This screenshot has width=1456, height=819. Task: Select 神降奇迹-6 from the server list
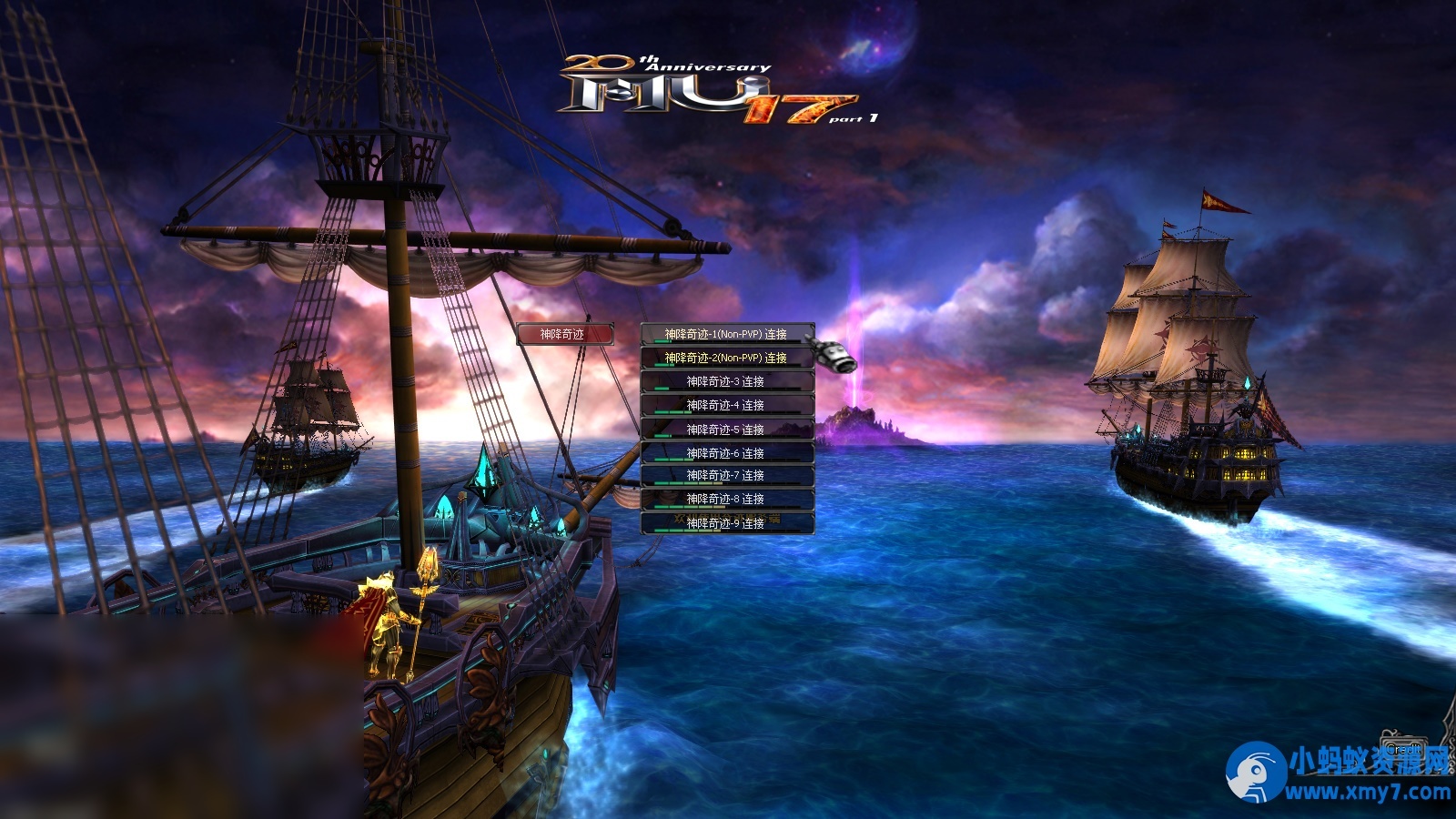pos(726,453)
